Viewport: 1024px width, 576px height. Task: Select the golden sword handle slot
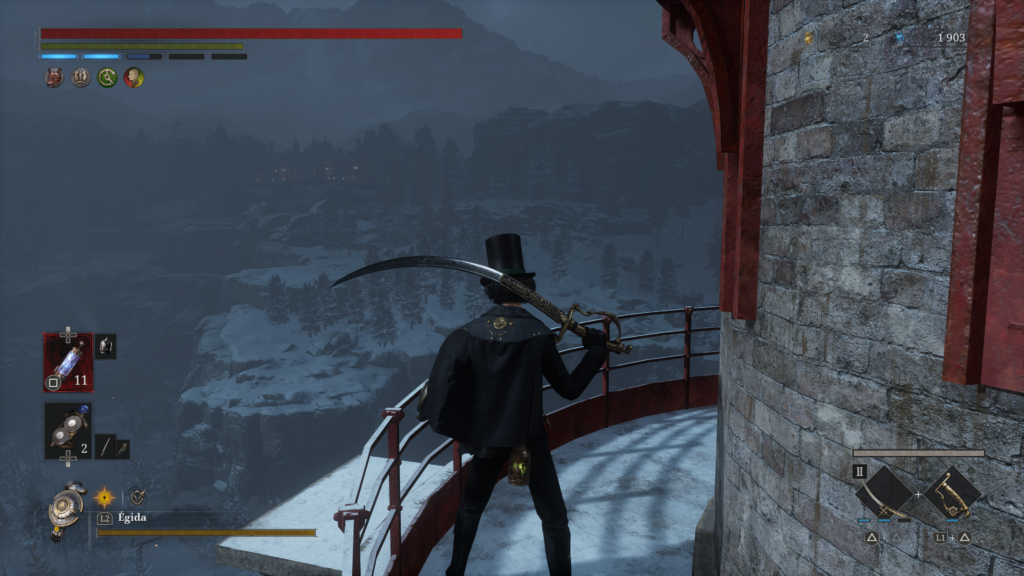click(x=952, y=493)
